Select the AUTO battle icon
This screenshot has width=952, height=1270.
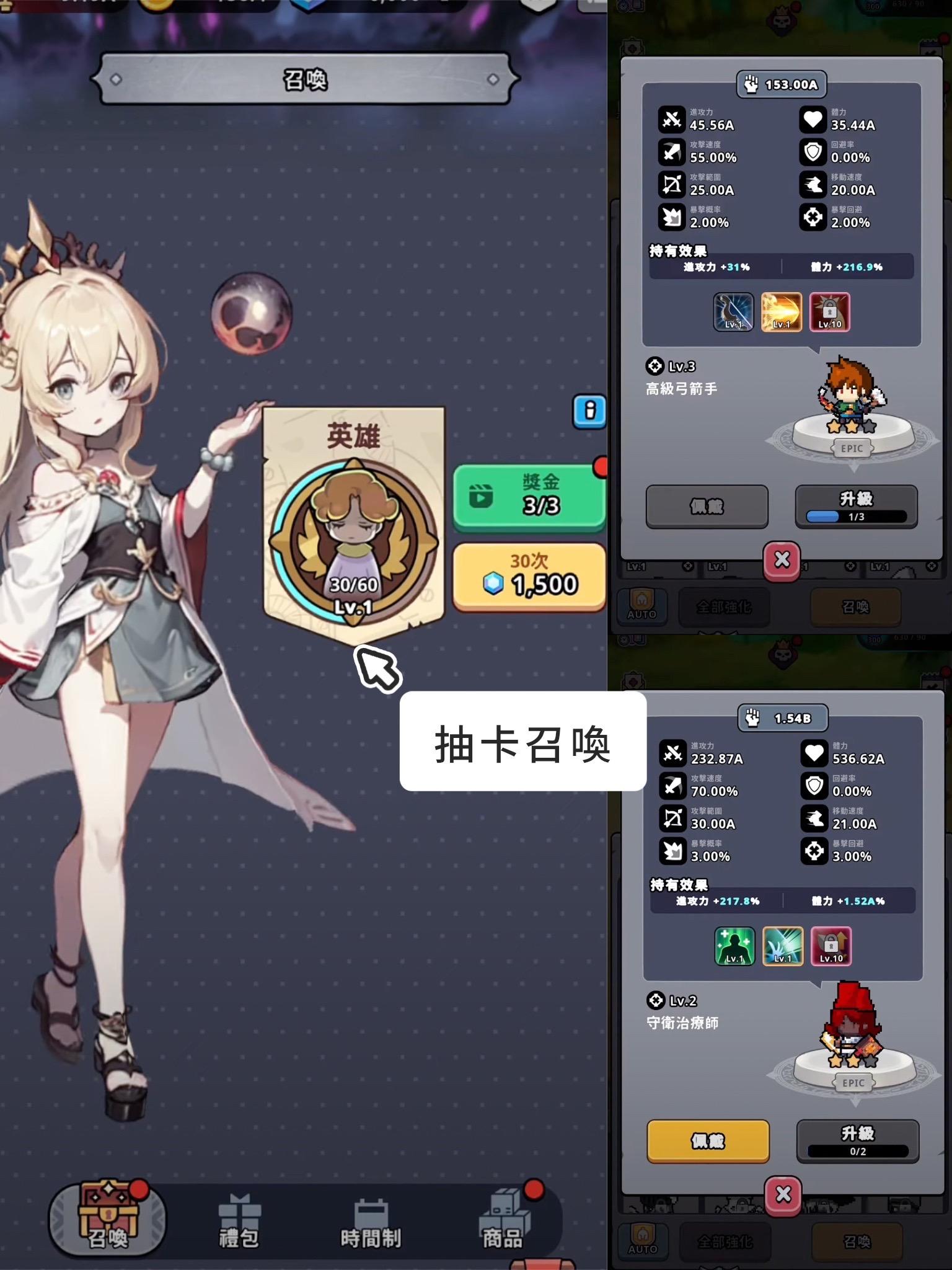coord(642,606)
